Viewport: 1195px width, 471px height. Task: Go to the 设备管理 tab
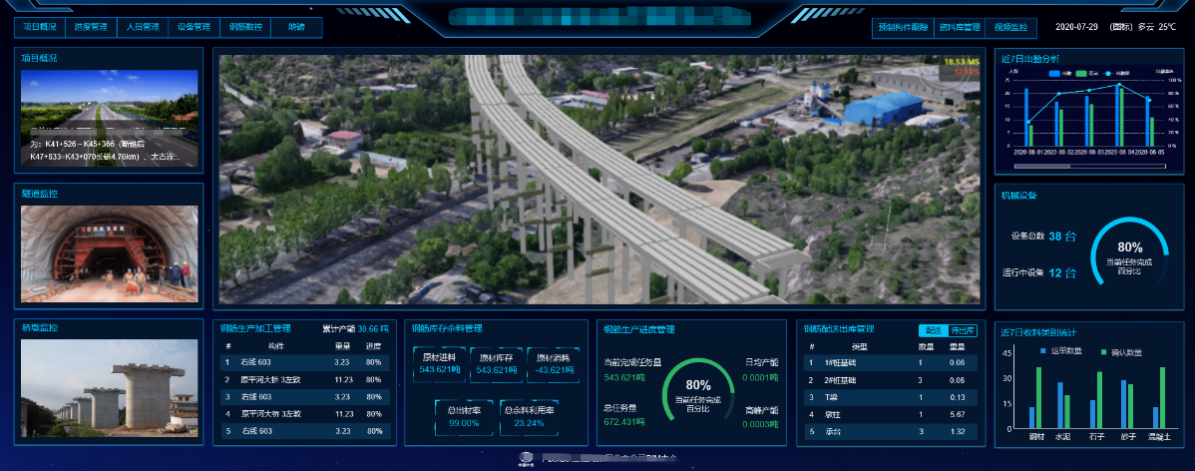(x=194, y=28)
